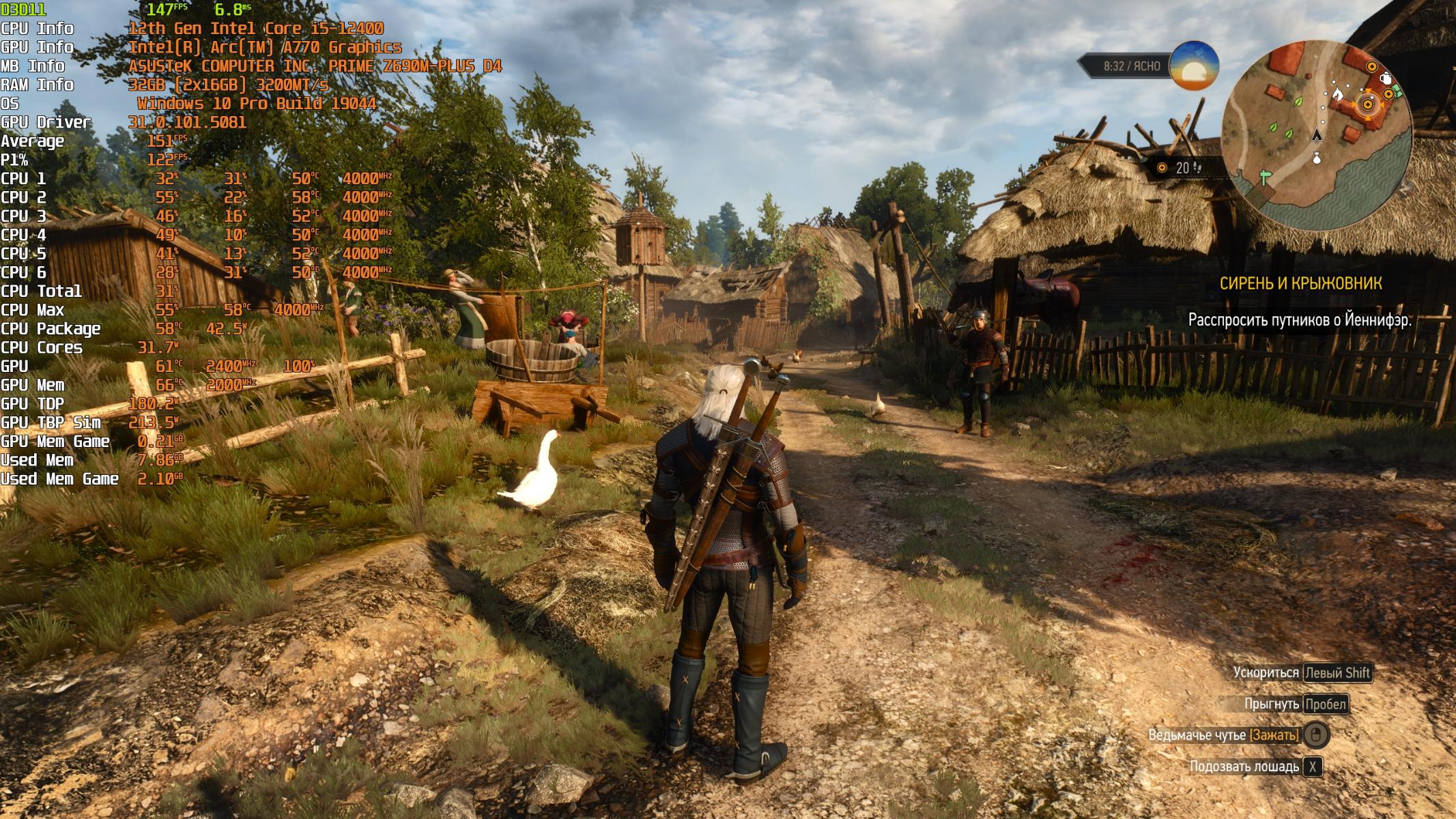This screenshot has height=819, width=1456.
Task: Open the tracked quest «Сирень и крыжовник»
Action: tap(1300, 284)
